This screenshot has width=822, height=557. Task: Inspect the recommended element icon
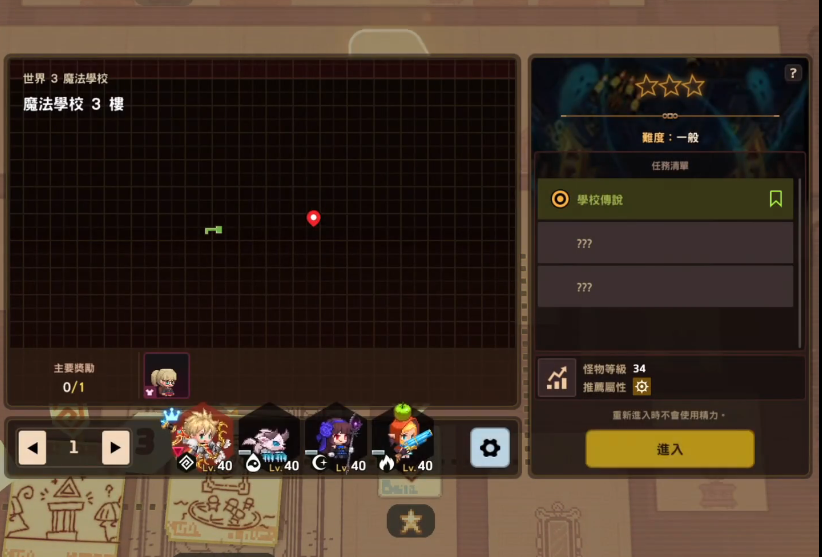[x=641, y=387]
